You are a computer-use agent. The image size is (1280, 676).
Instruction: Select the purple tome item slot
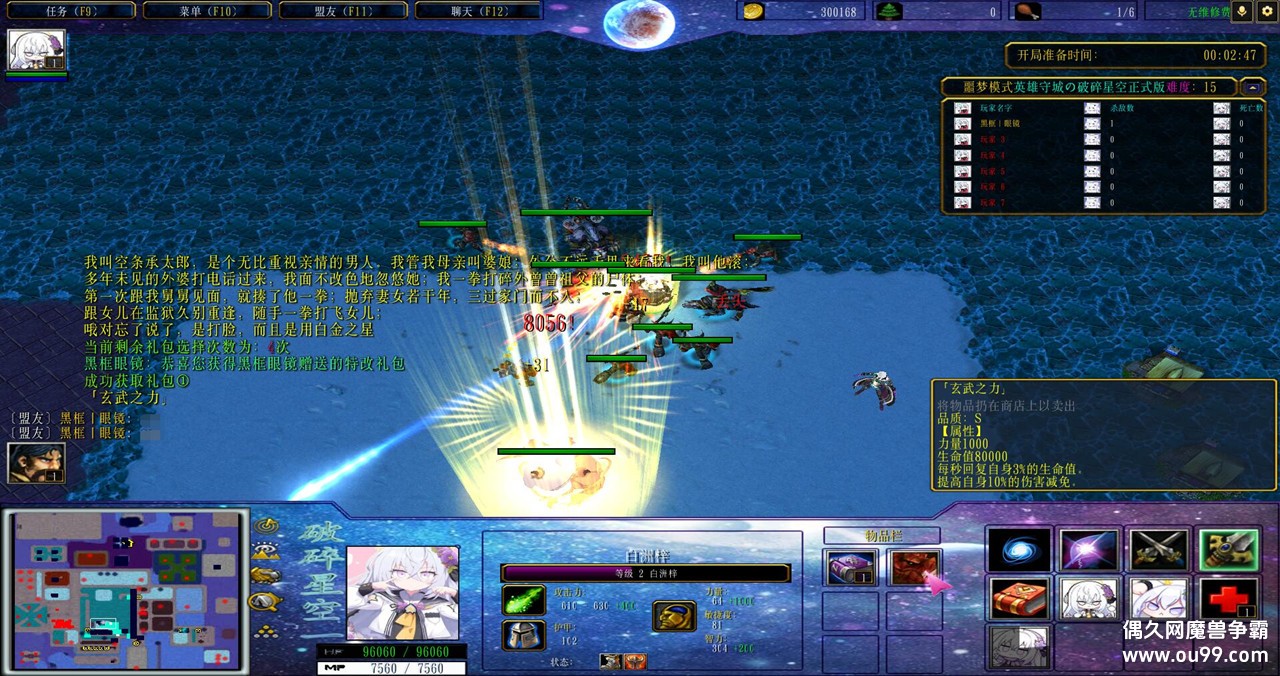pos(850,568)
